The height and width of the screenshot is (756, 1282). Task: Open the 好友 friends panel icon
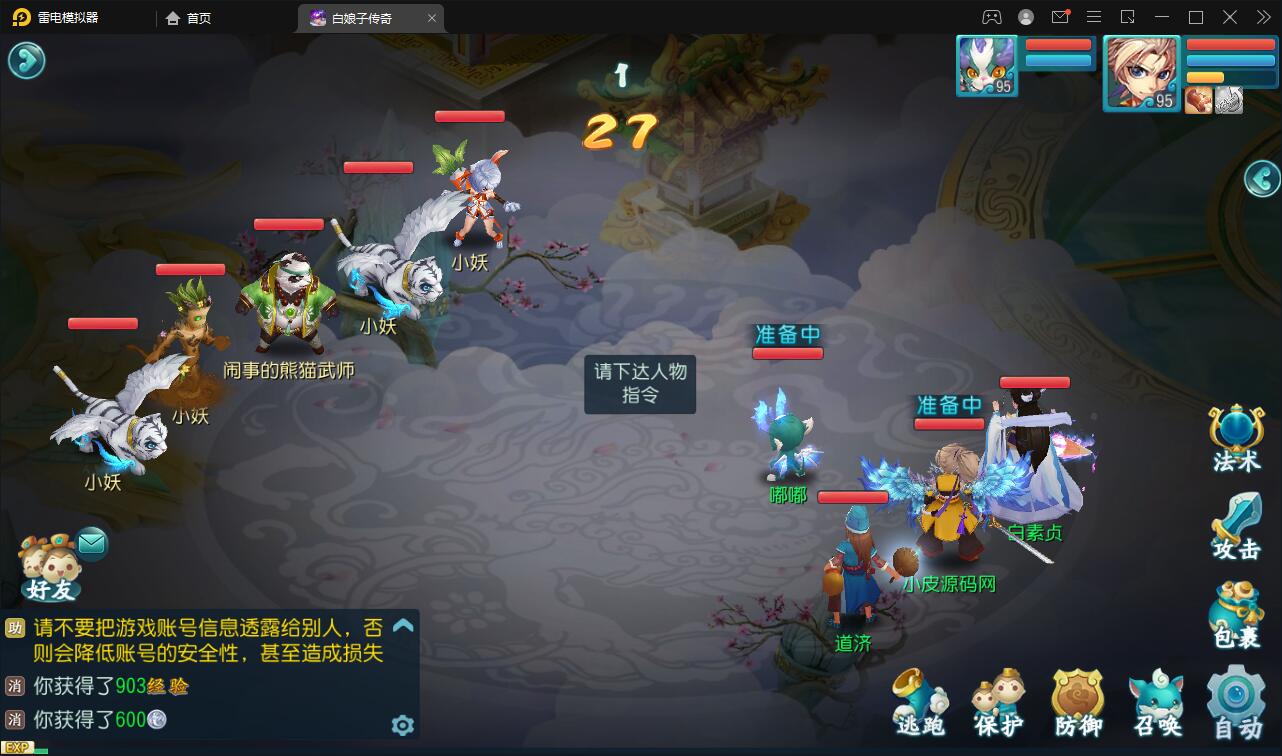(48, 565)
